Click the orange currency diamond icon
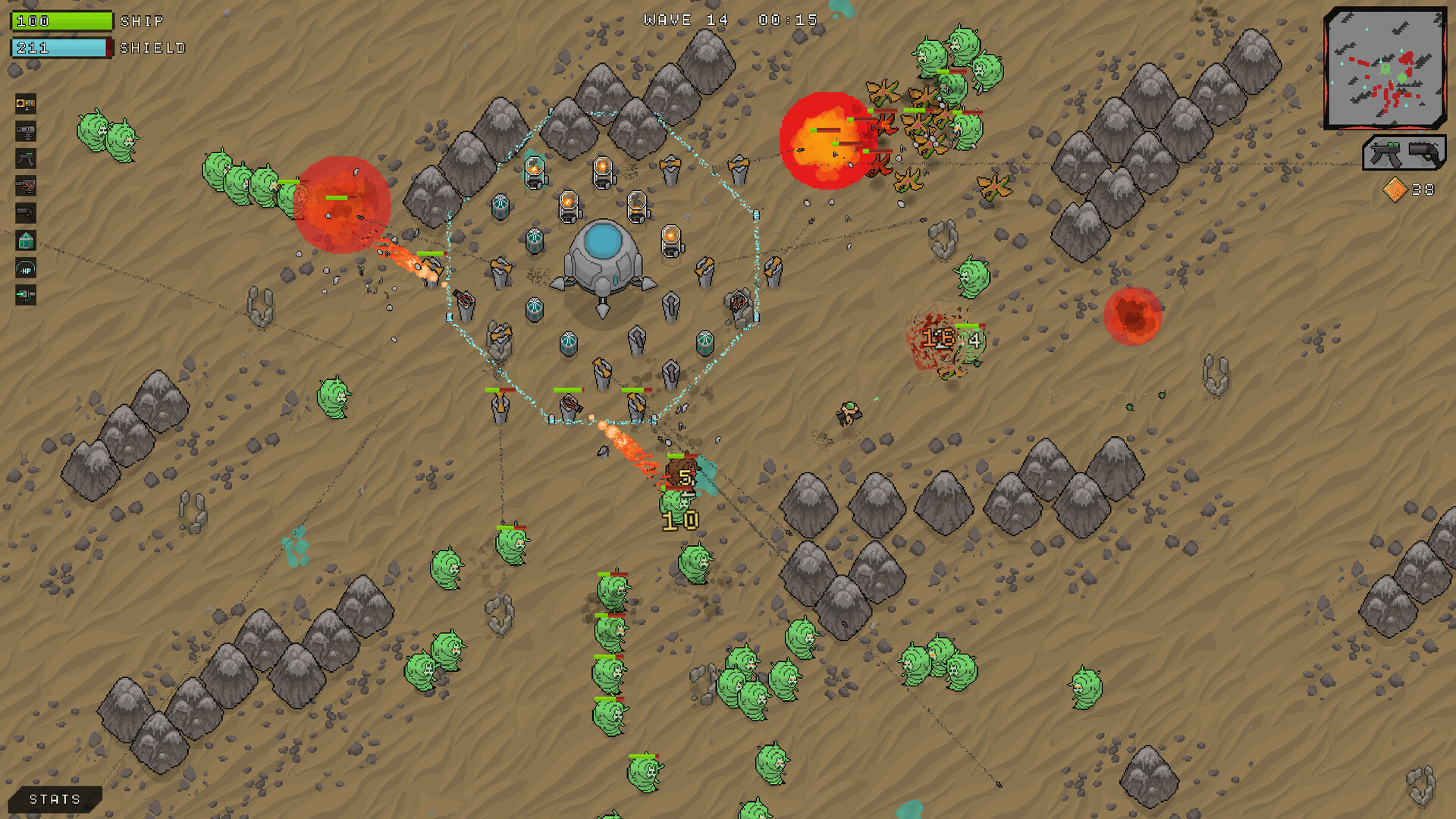 pos(1395,190)
